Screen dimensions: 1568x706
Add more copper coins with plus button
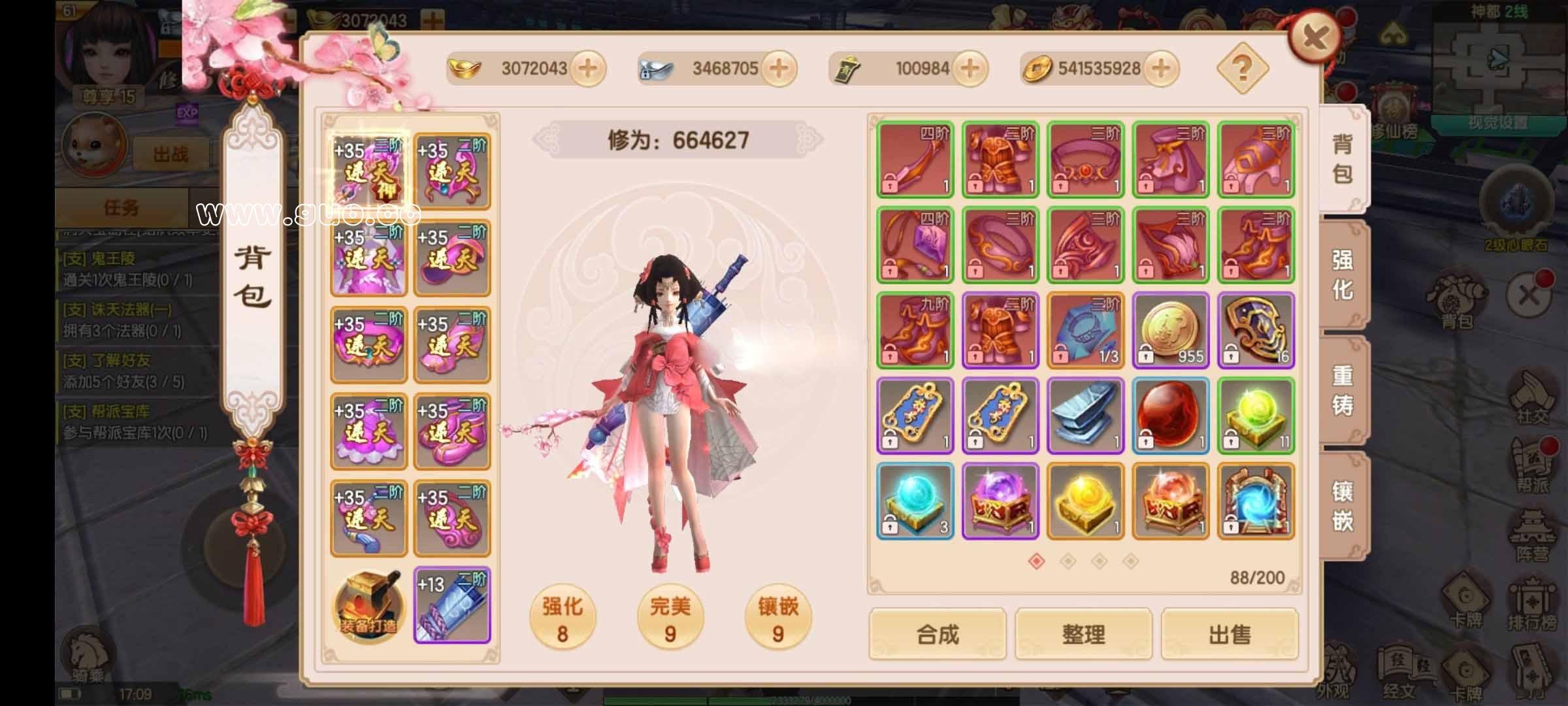(1160, 69)
